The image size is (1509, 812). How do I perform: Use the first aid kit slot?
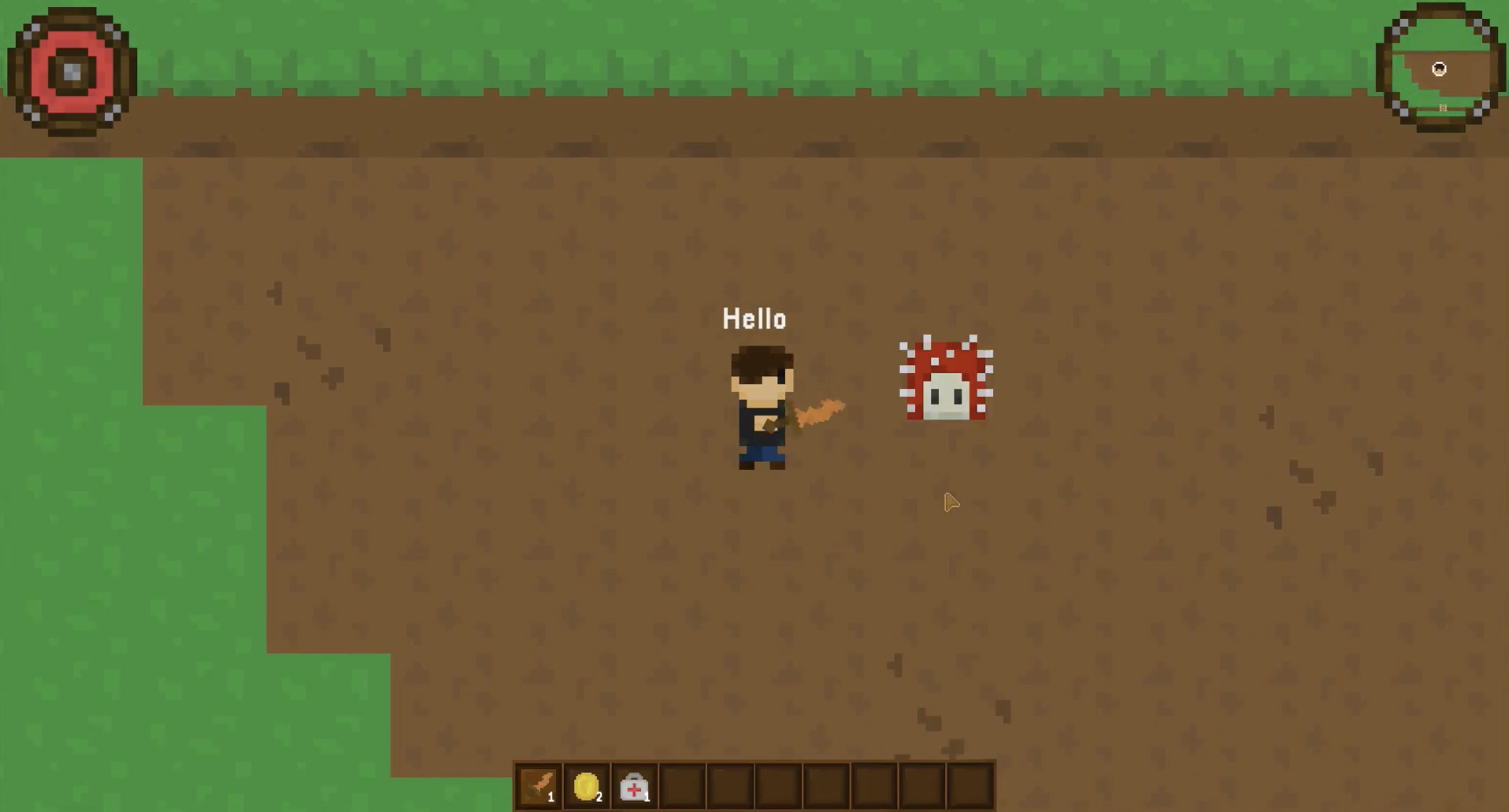pos(634,786)
